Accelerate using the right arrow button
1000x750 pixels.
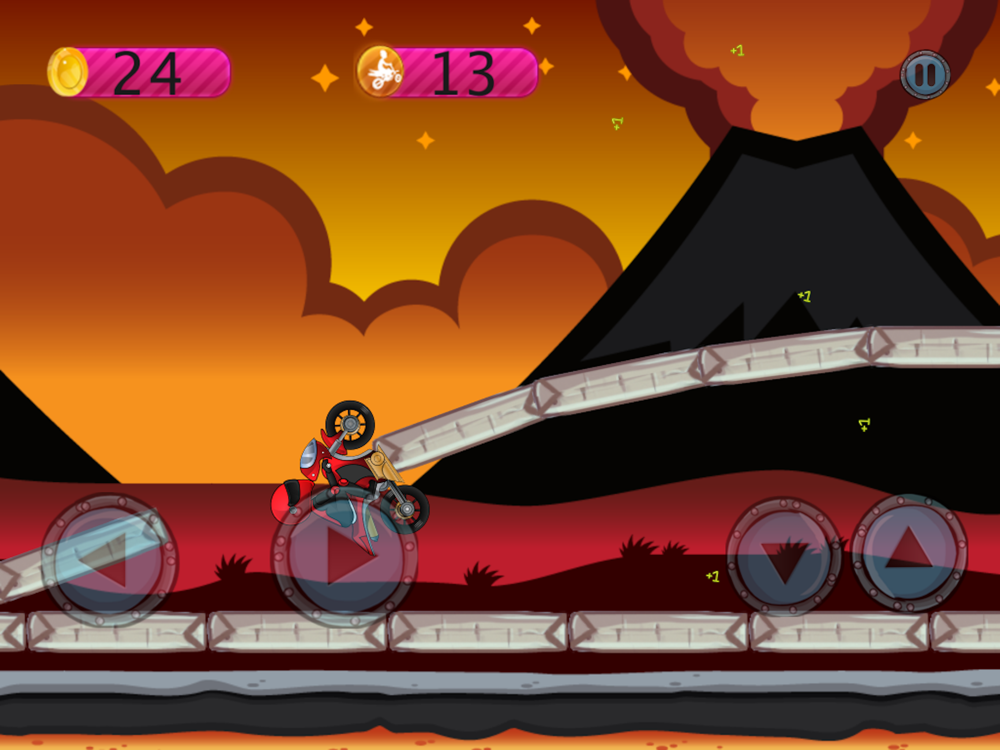click(x=344, y=558)
